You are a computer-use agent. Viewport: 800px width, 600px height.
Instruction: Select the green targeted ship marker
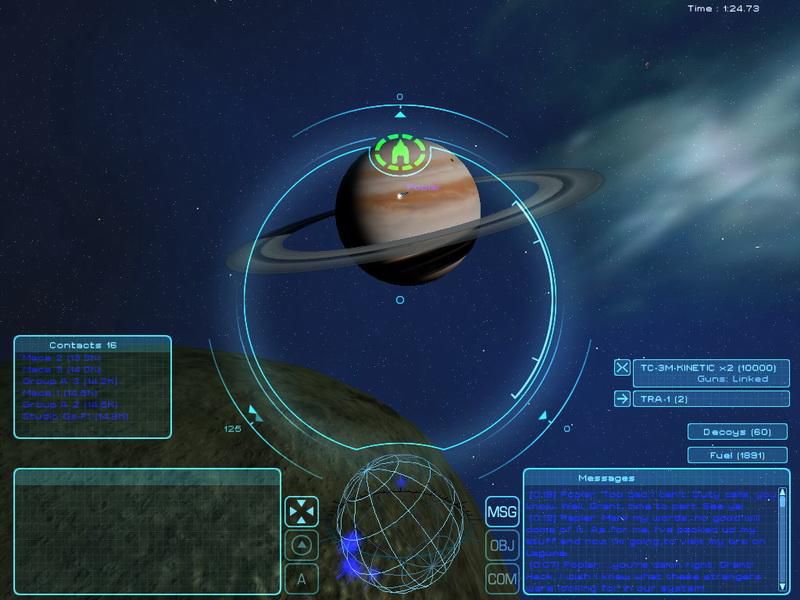[399, 153]
